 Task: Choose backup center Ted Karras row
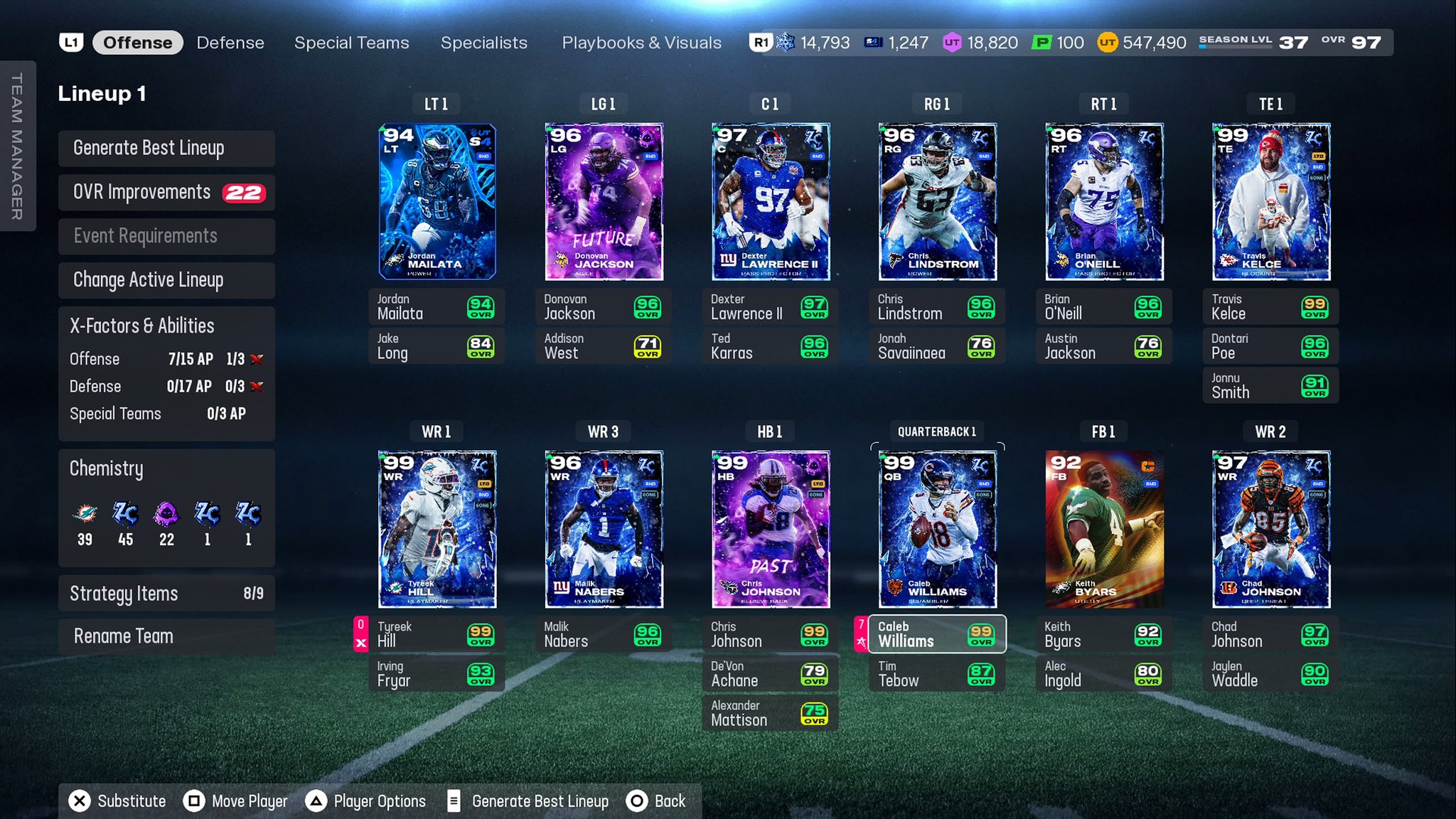coord(770,346)
